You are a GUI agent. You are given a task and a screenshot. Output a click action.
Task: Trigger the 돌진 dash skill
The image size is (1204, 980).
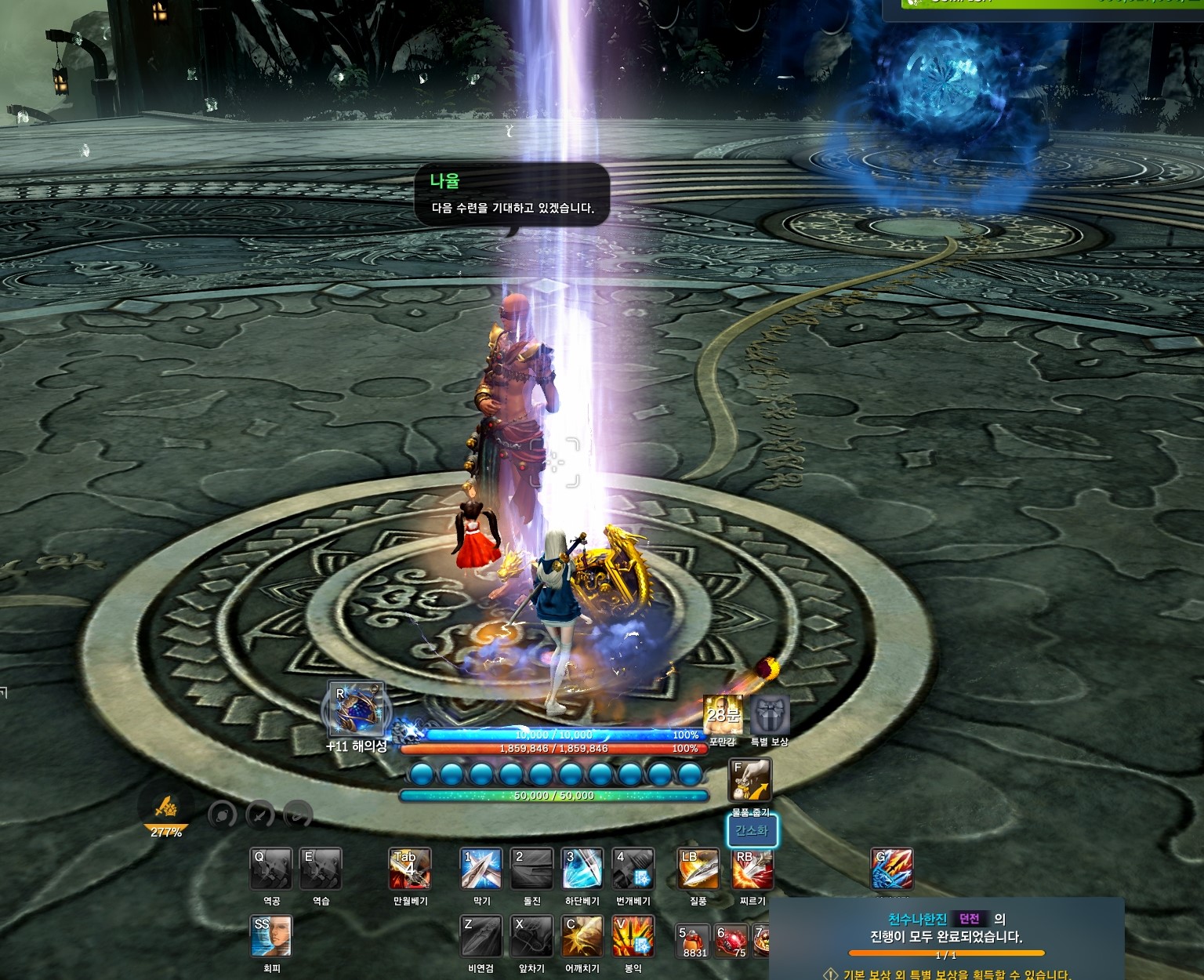pos(531,869)
